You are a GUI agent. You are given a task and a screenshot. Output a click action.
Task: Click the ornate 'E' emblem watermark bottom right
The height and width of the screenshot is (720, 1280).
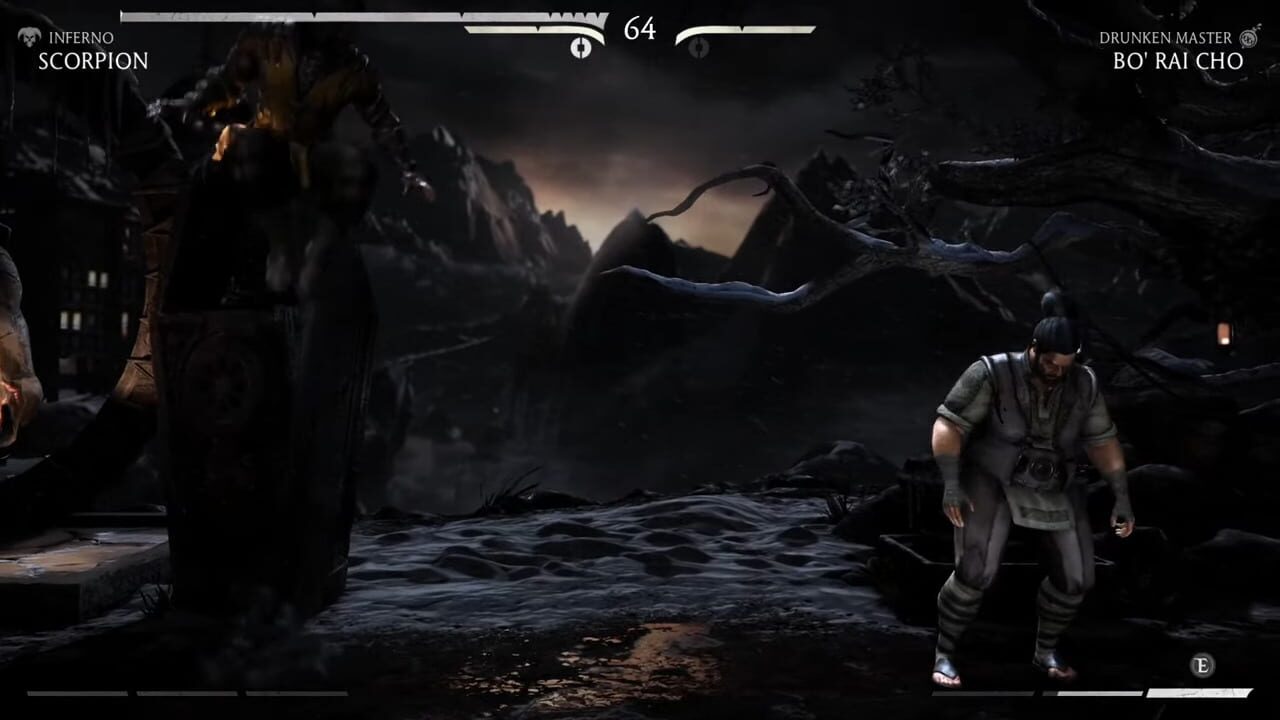pyautogui.click(x=1203, y=666)
